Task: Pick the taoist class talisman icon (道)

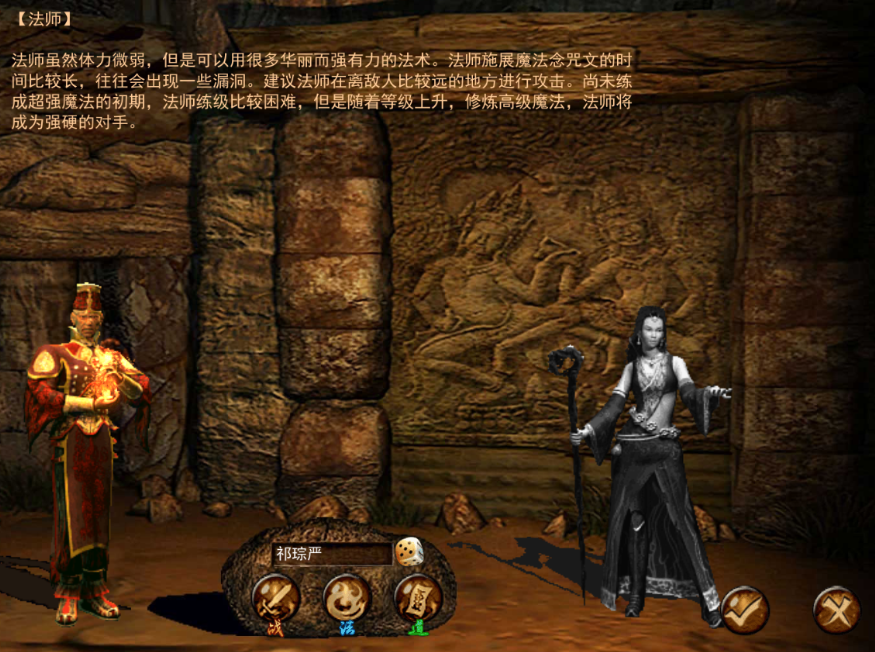Action: pos(418,598)
